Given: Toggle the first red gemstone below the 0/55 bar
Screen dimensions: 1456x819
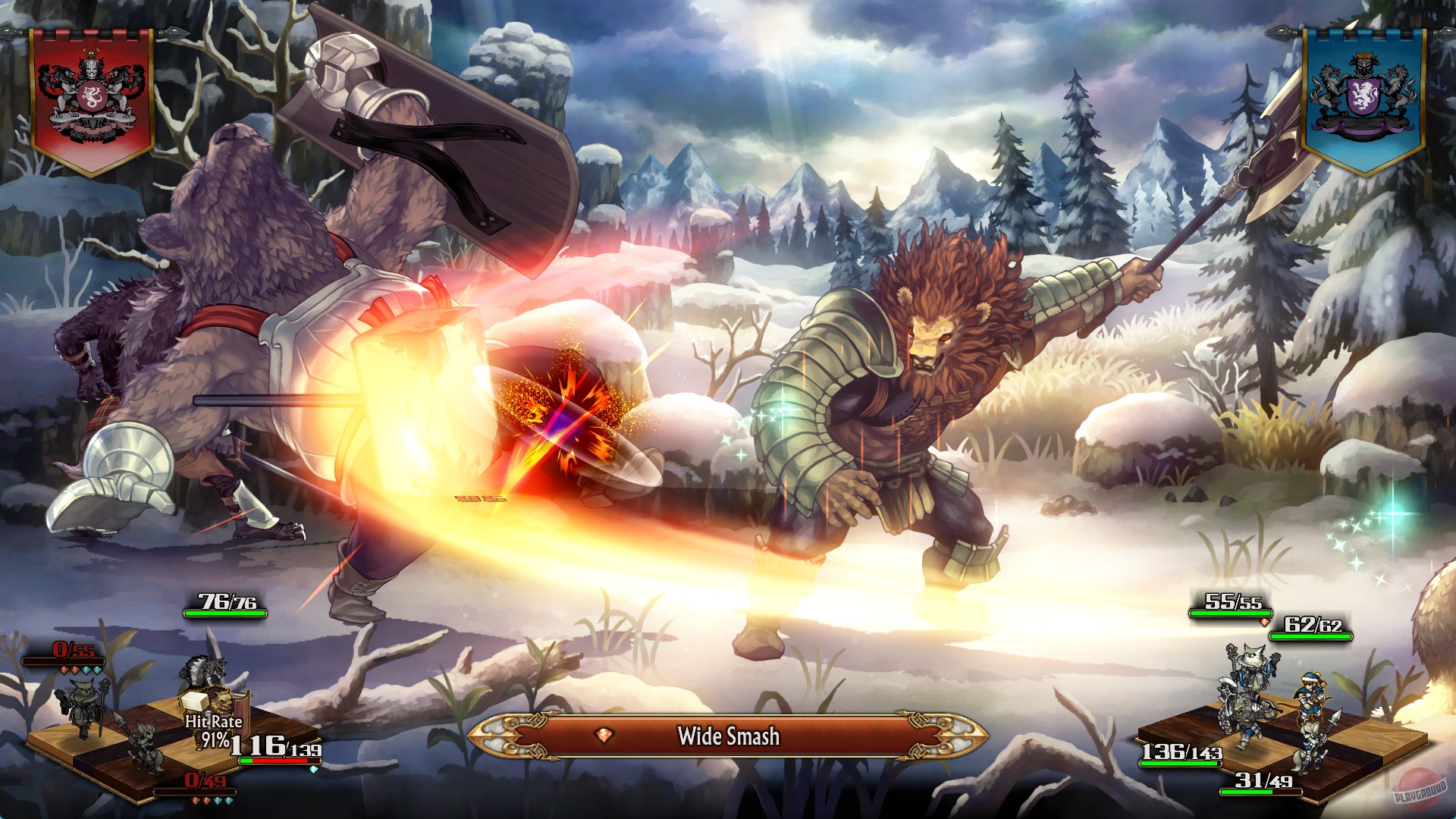Looking at the screenshot, I should click(63, 670).
